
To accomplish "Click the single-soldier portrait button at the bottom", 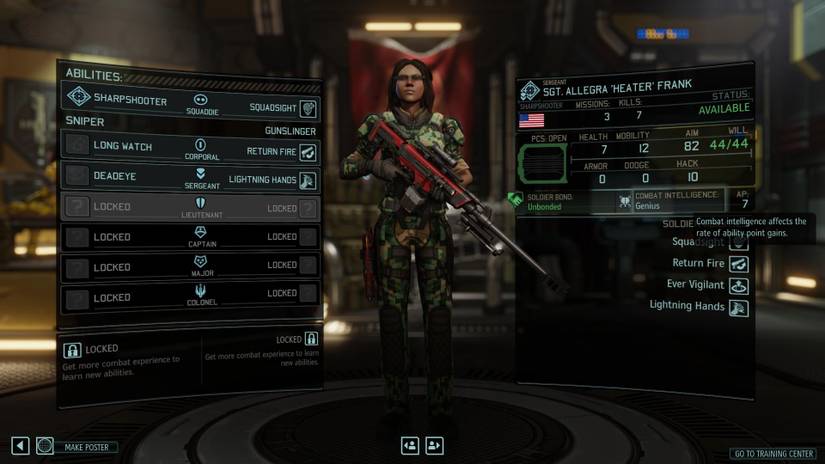I will [x=410, y=446].
